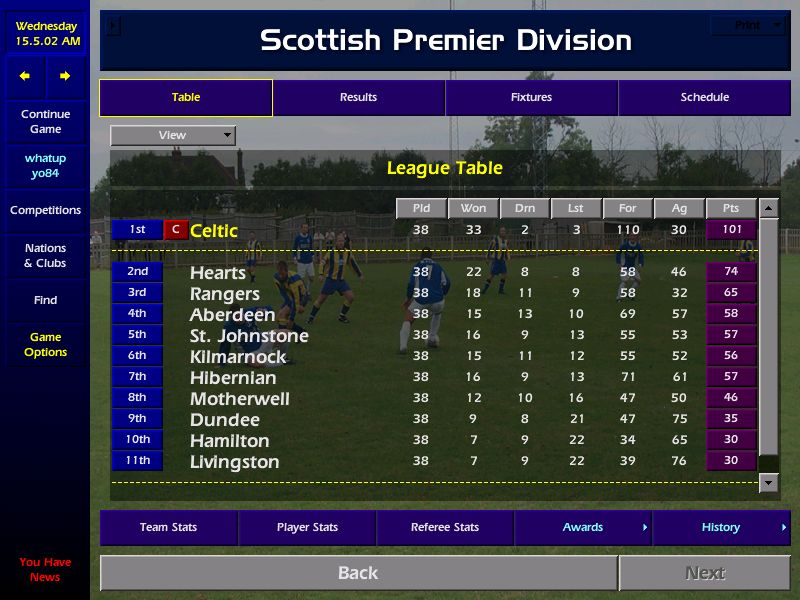Image resolution: width=800 pixels, height=600 pixels.
Task: Click Continue Game button
Action: tap(45, 121)
